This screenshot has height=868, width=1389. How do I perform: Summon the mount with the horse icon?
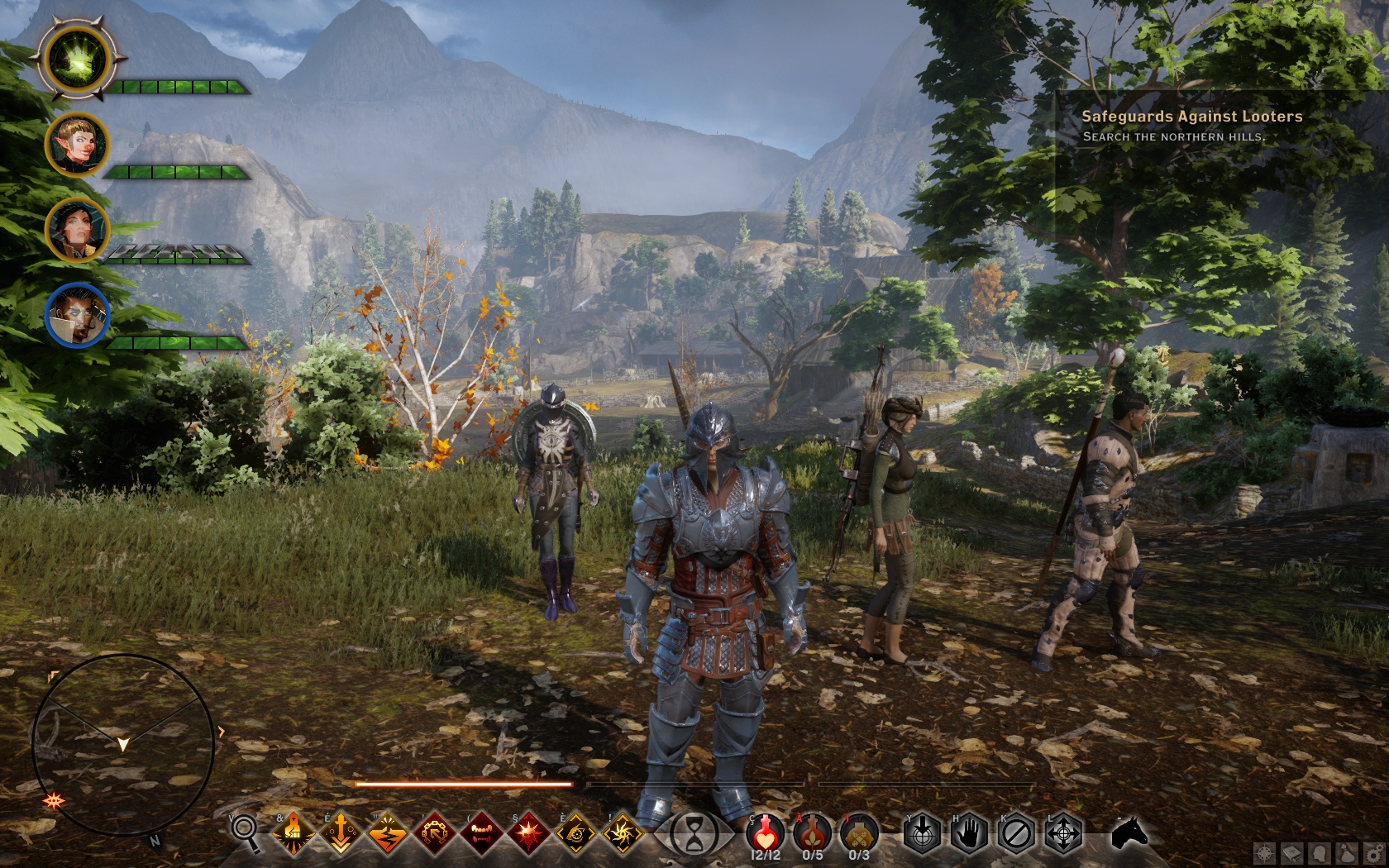tap(1129, 833)
